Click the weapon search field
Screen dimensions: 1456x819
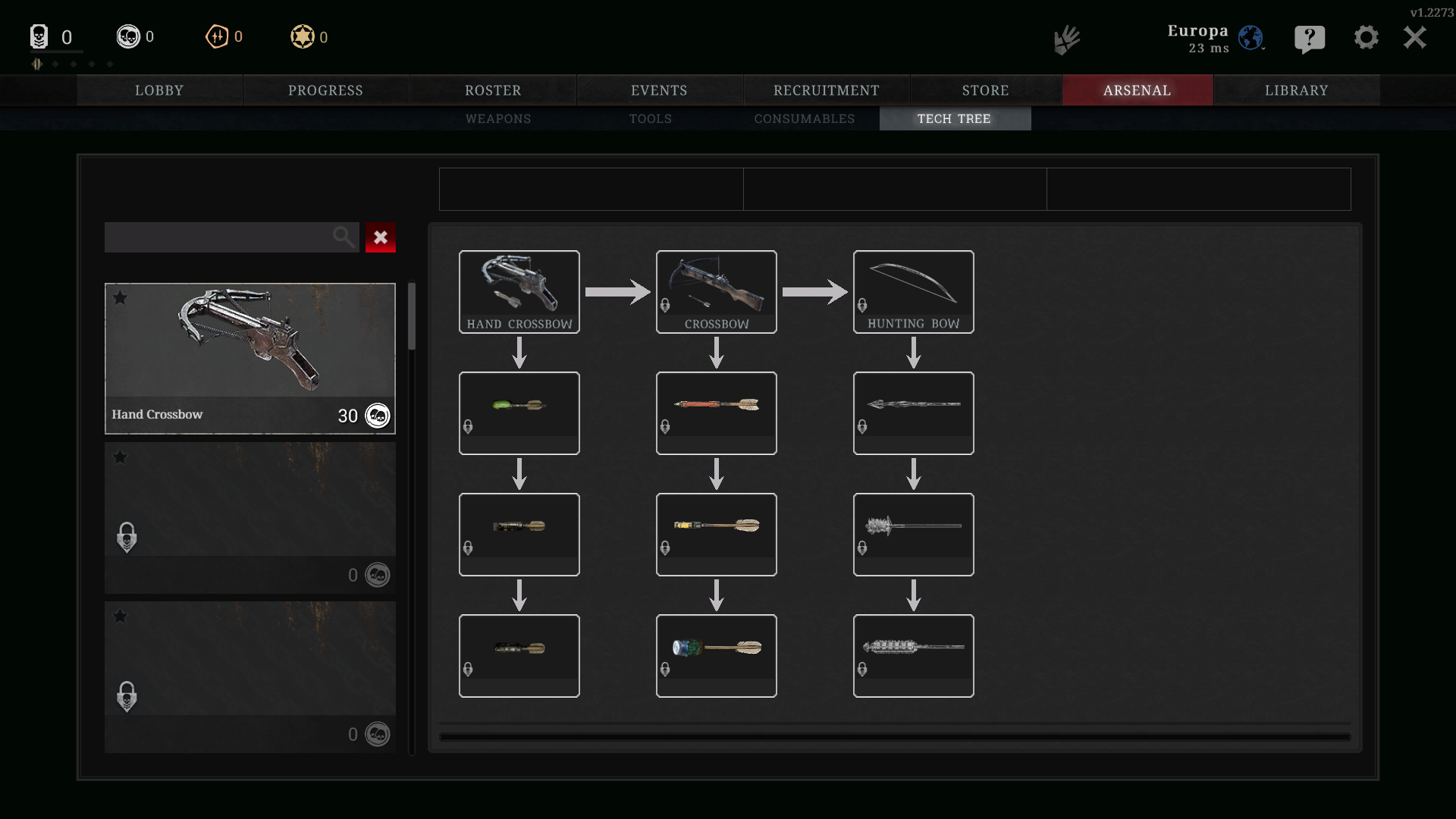(x=220, y=237)
